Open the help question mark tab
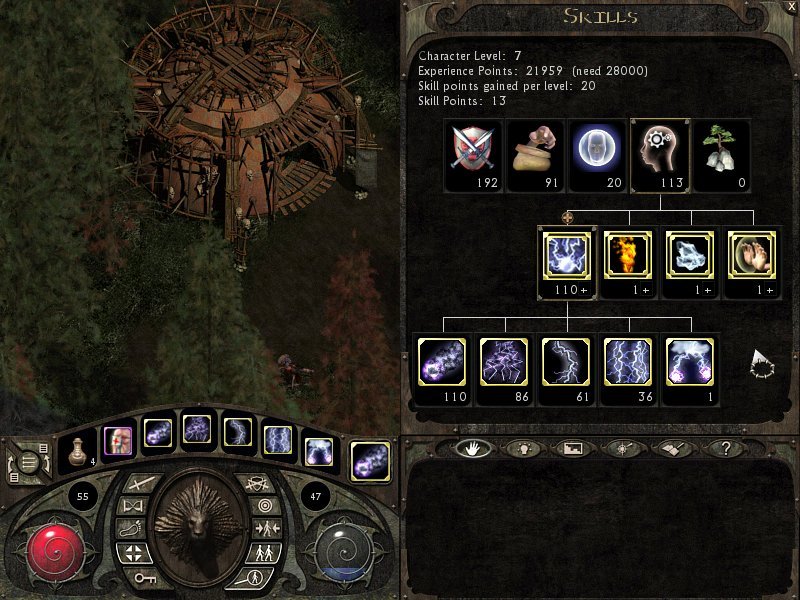800x600 pixels. (724, 449)
